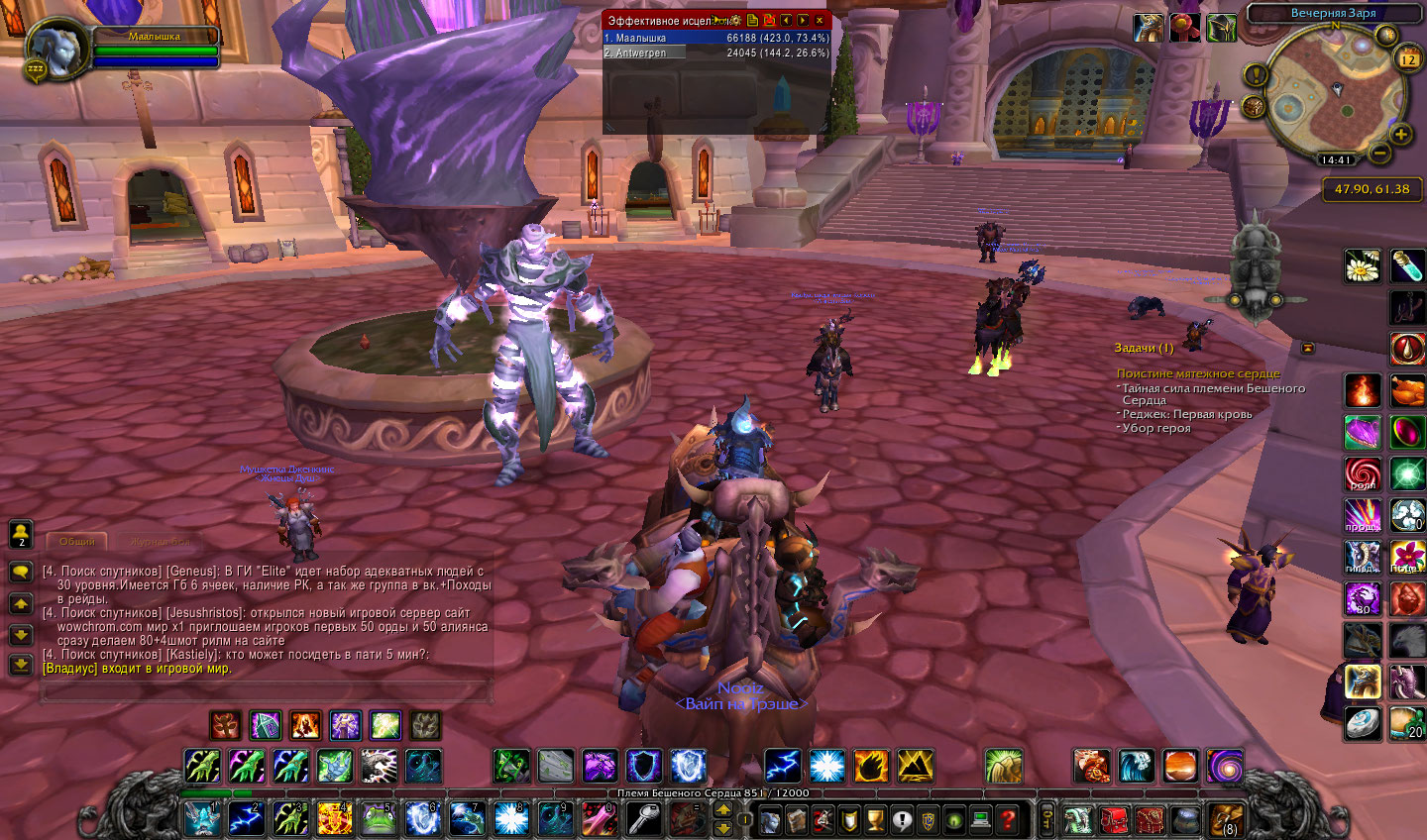Open the healing meter gear settings
Viewport: 1427px width, 840px height.
click(x=736, y=20)
